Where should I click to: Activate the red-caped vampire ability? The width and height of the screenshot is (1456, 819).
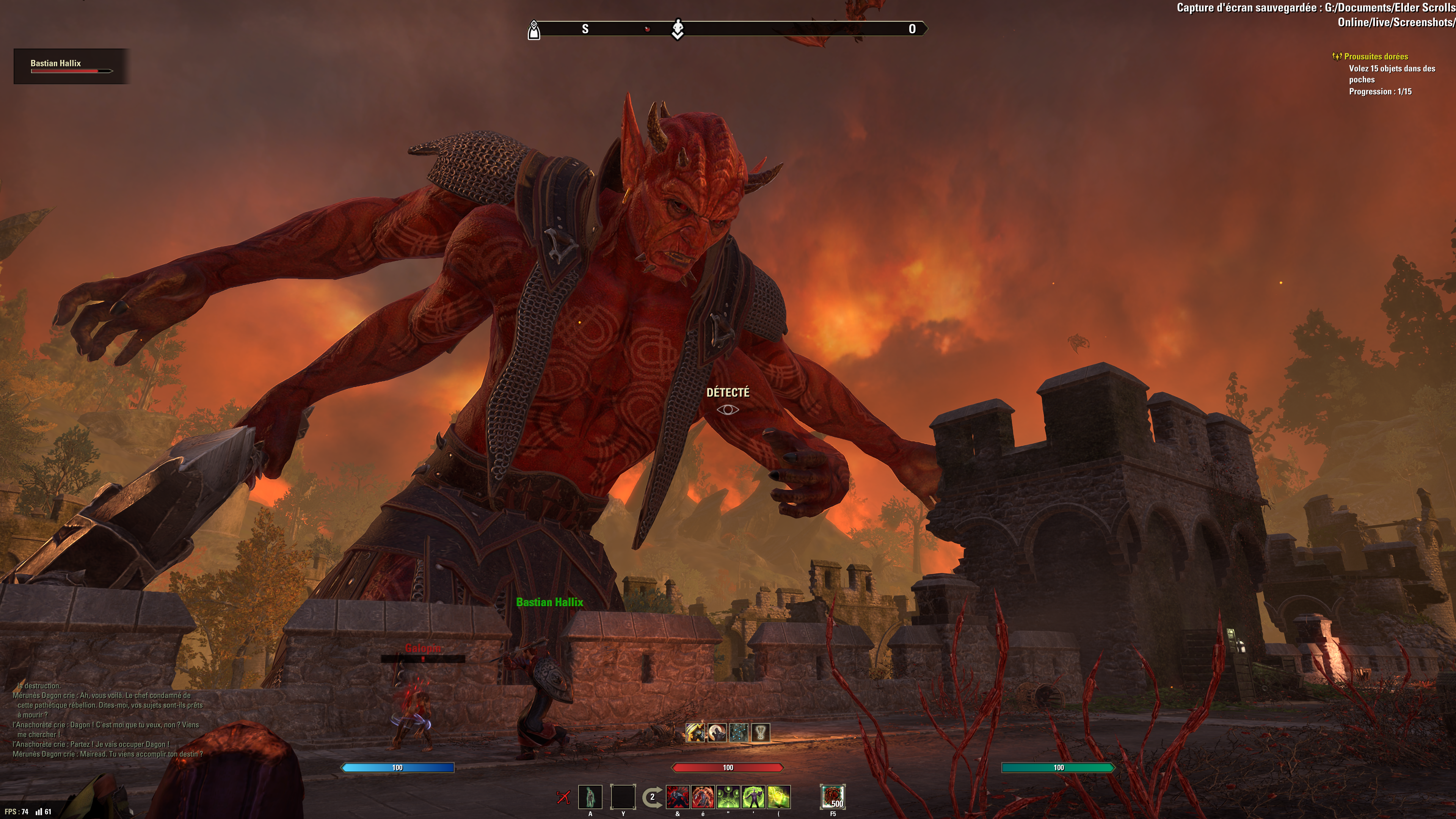(678, 797)
